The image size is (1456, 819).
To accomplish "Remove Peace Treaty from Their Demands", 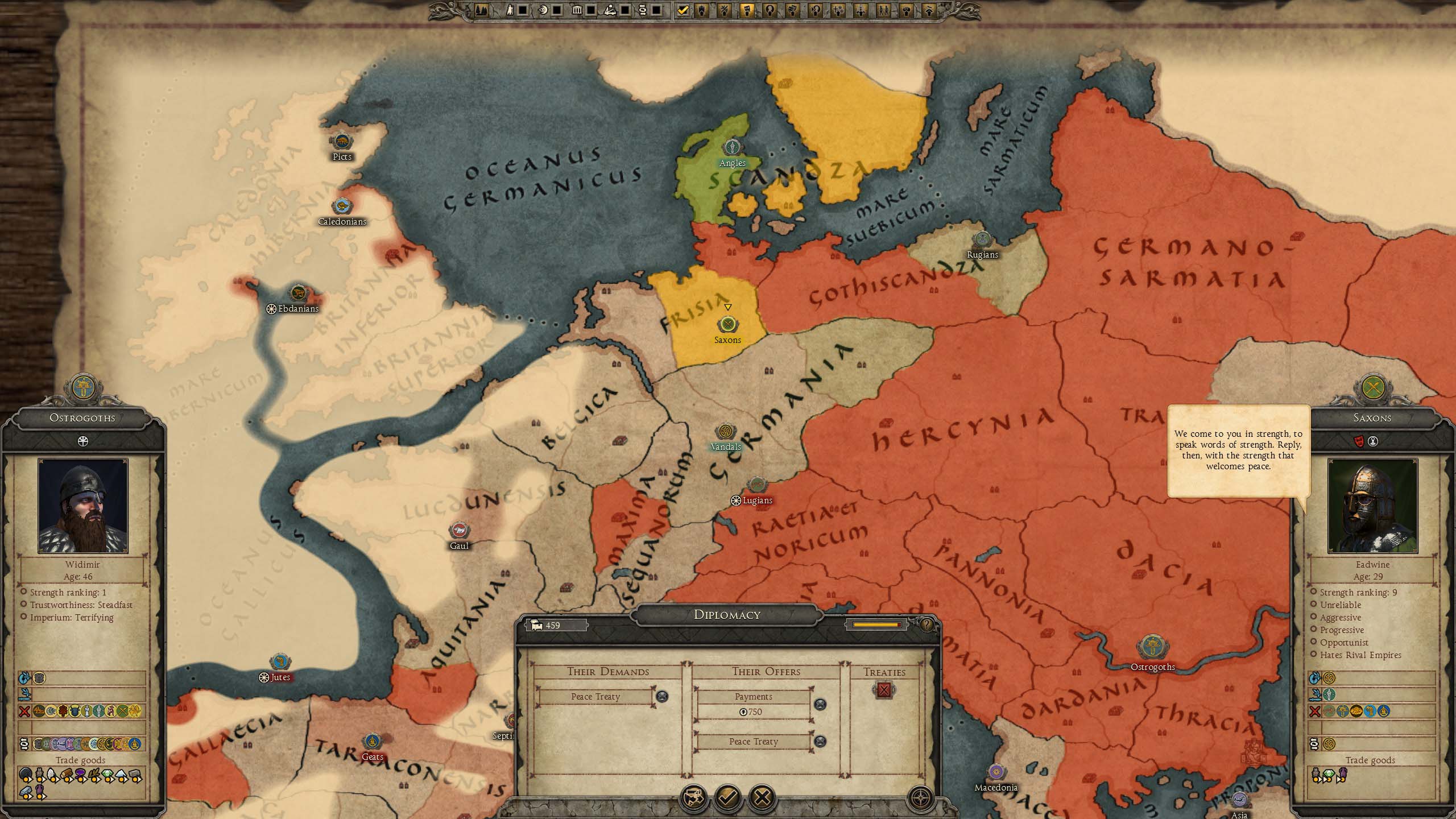I will pyautogui.click(x=662, y=696).
